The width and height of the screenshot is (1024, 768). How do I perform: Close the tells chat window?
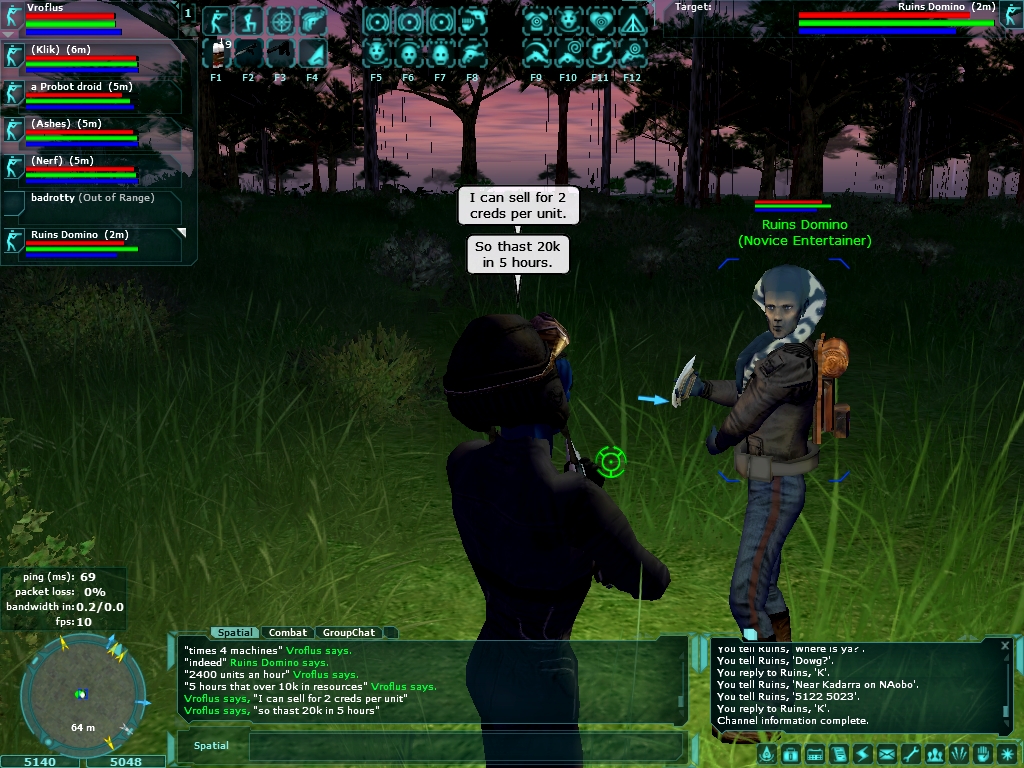click(1005, 646)
